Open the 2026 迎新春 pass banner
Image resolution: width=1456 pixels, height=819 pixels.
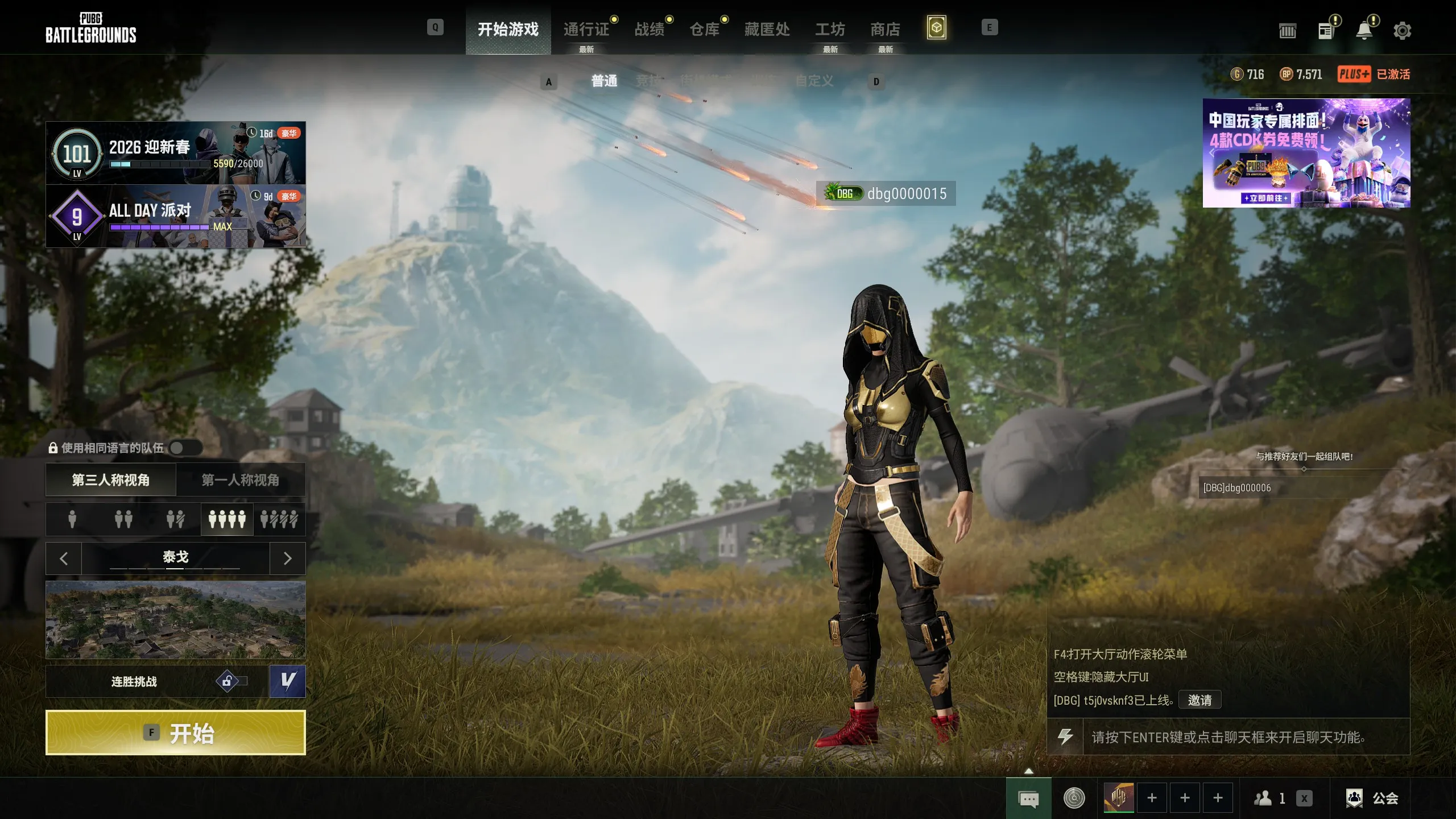tap(175, 152)
